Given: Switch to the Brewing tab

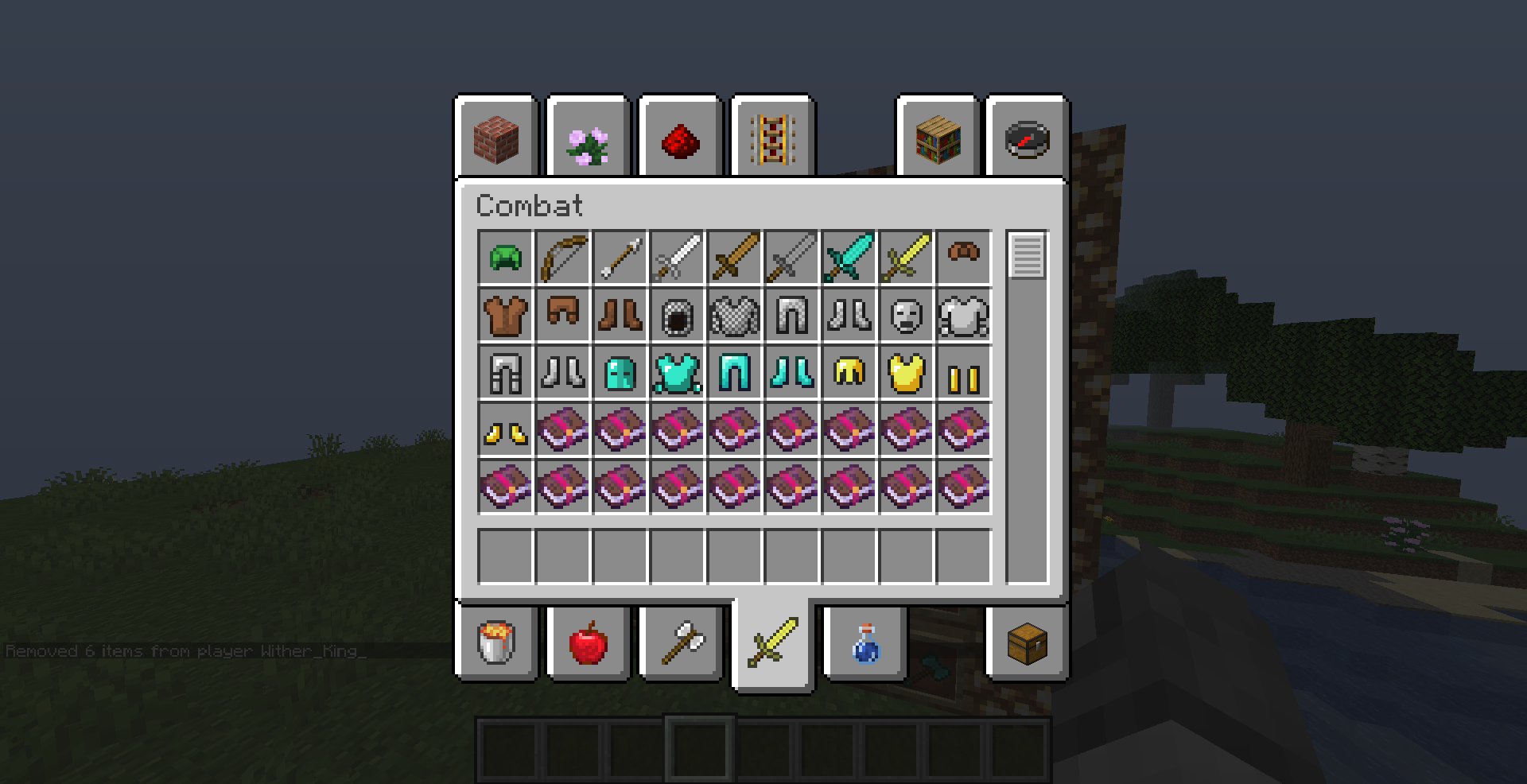Looking at the screenshot, I should coord(863,644).
